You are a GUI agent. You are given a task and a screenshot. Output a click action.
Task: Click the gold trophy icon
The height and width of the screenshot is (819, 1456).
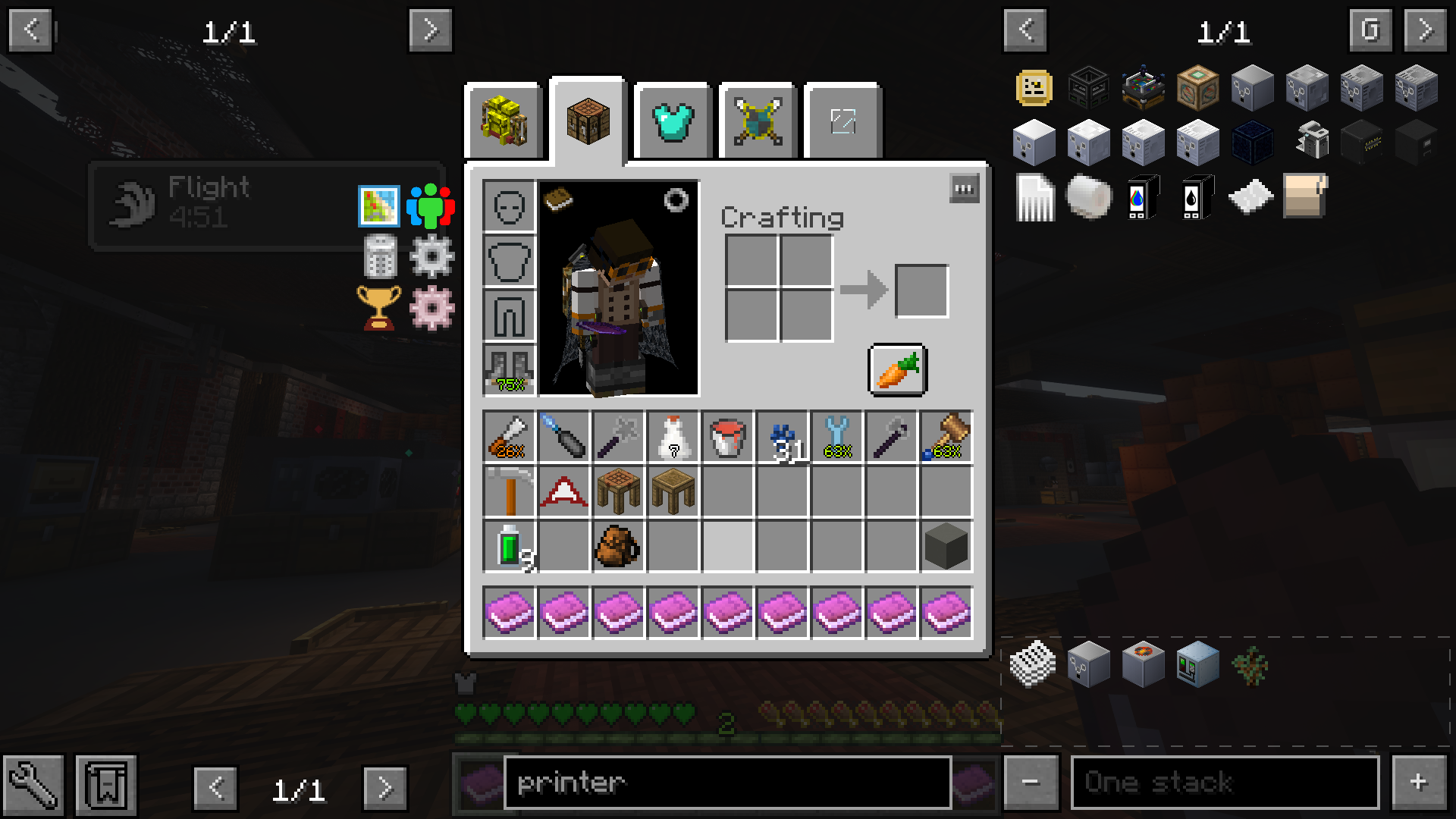(x=379, y=307)
